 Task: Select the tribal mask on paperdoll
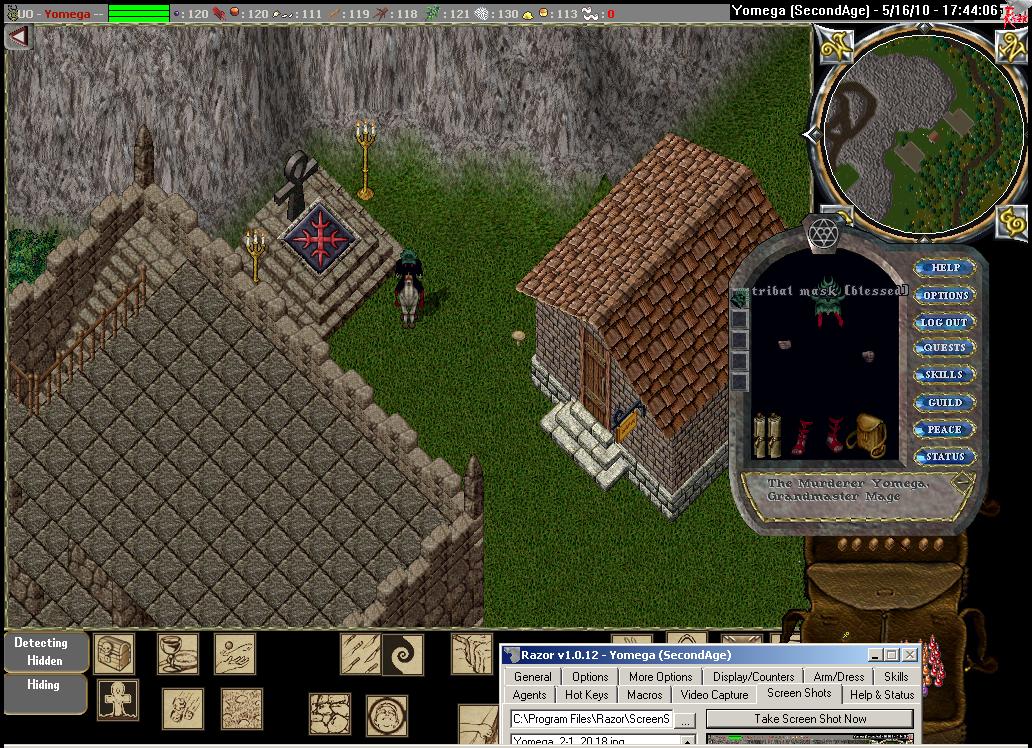pos(829,300)
